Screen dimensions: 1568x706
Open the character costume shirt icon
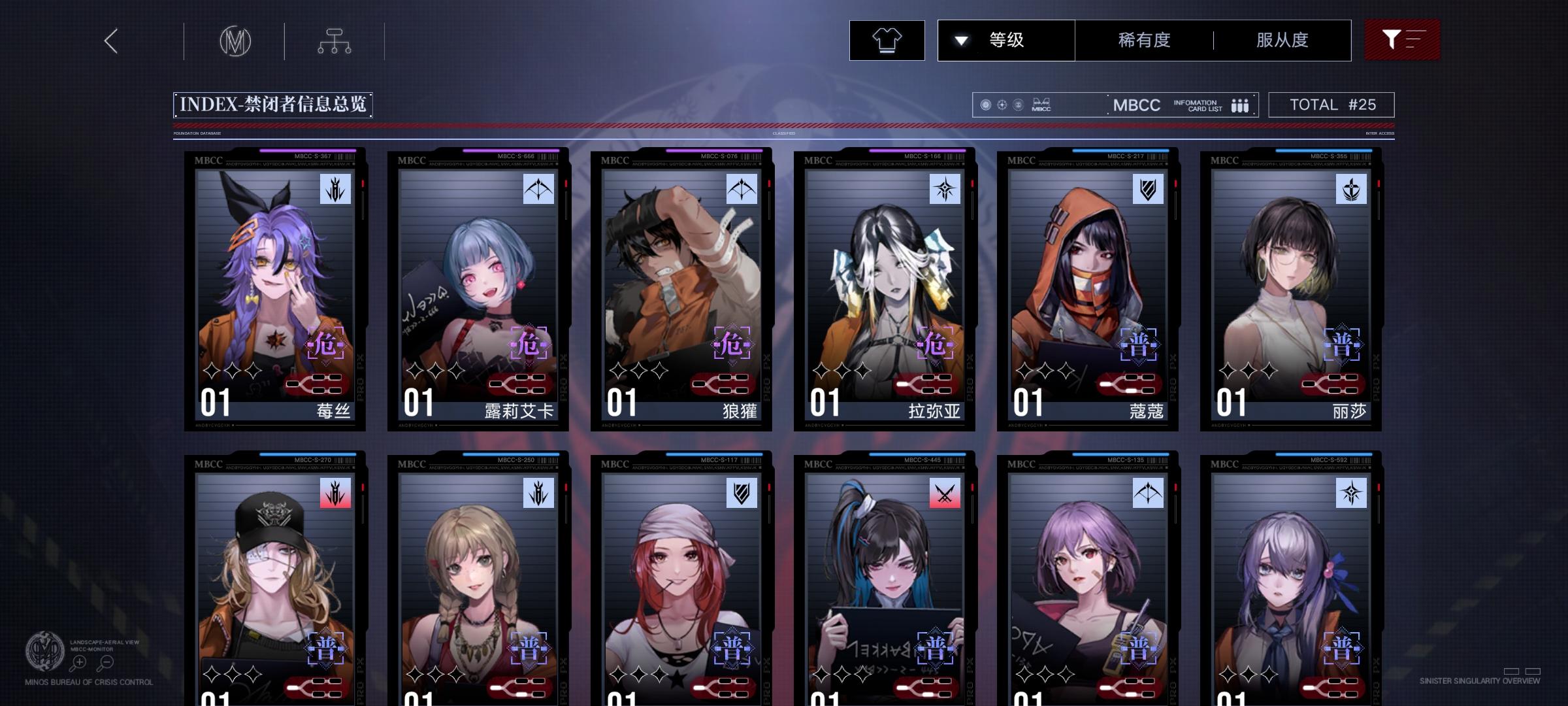tap(887, 40)
